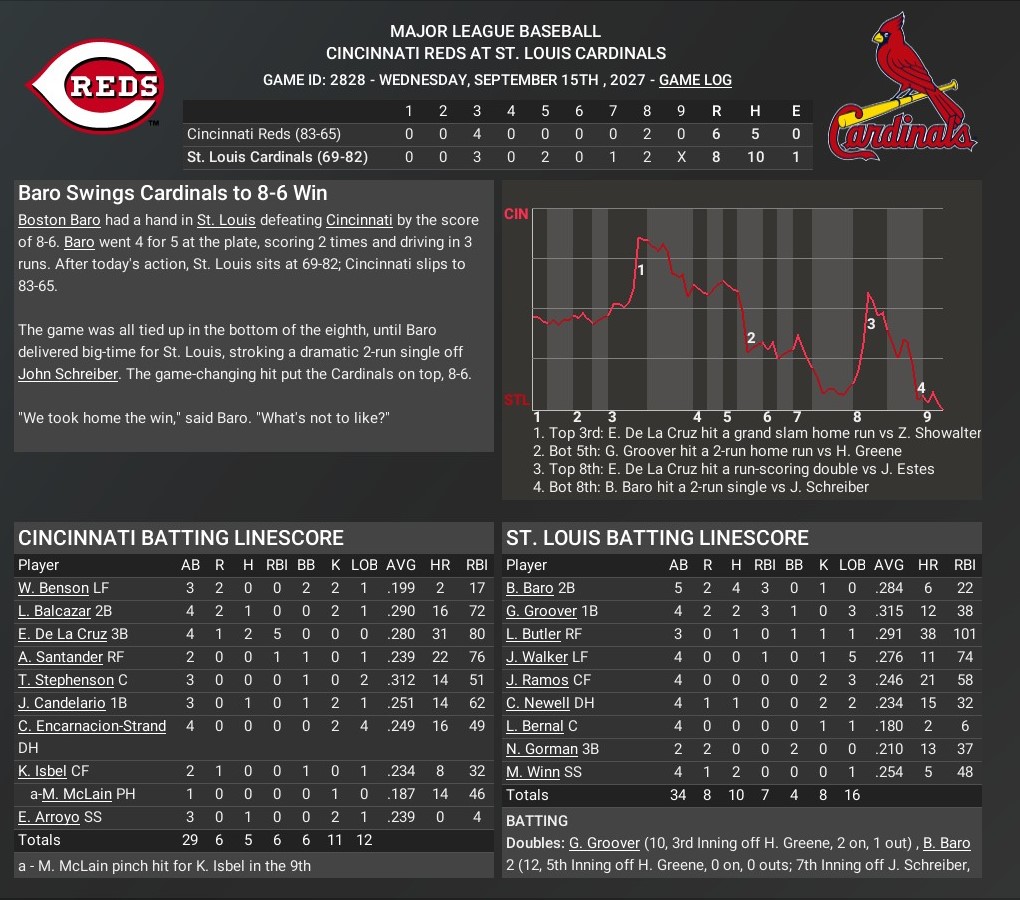View K. Isbel's player profile
The height and width of the screenshot is (900, 1020).
pos(43,771)
